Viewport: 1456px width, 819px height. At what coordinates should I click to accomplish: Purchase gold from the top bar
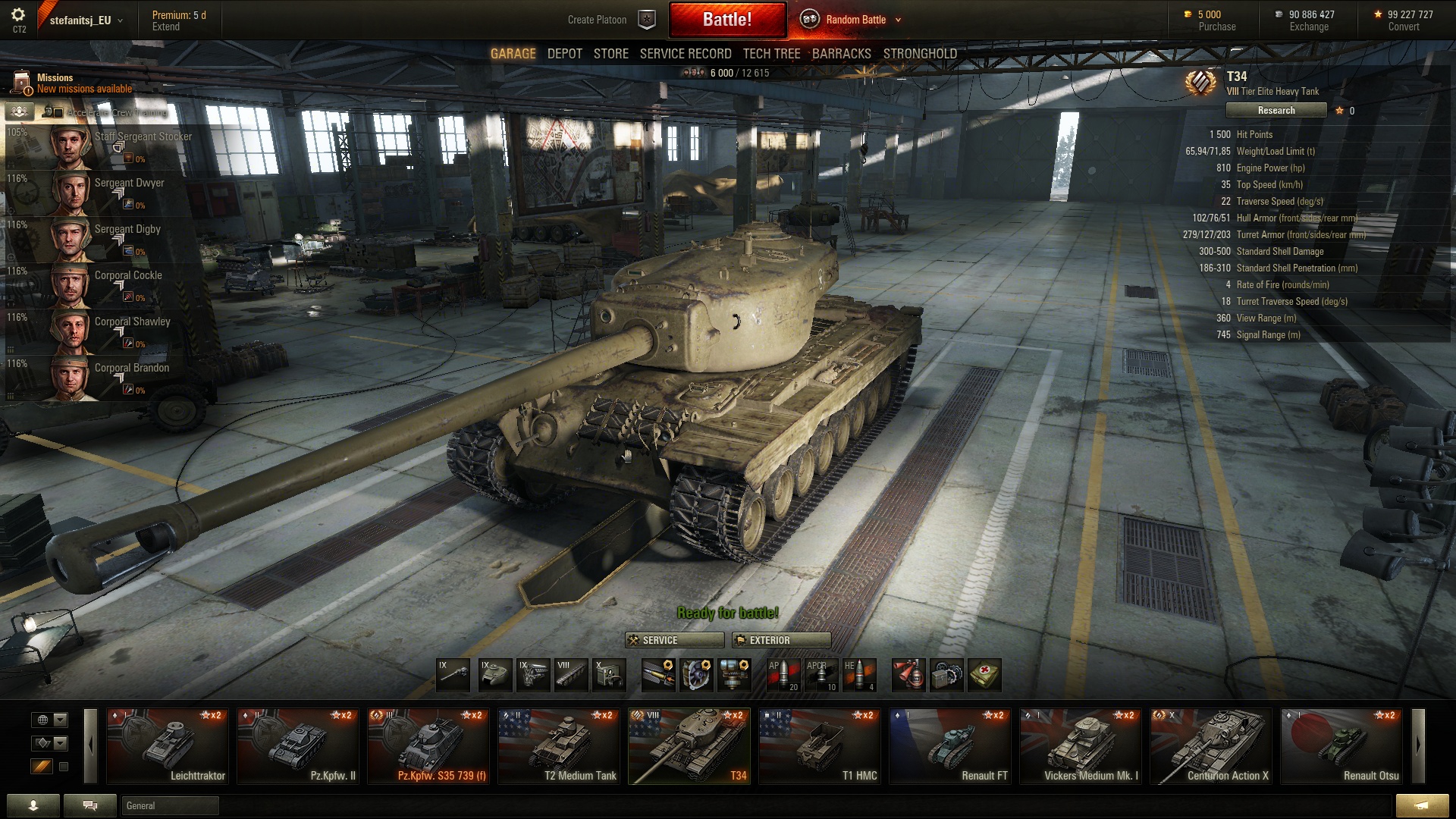coord(1216,27)
